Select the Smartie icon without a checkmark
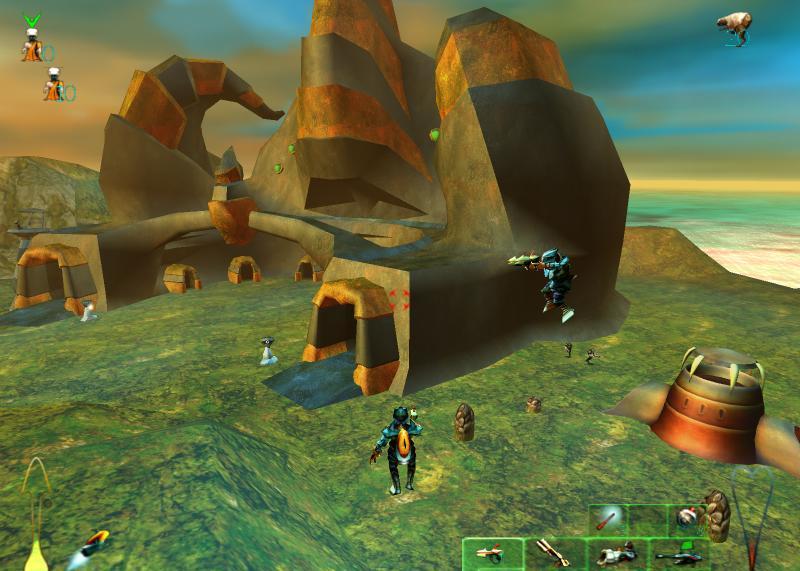 53,89
